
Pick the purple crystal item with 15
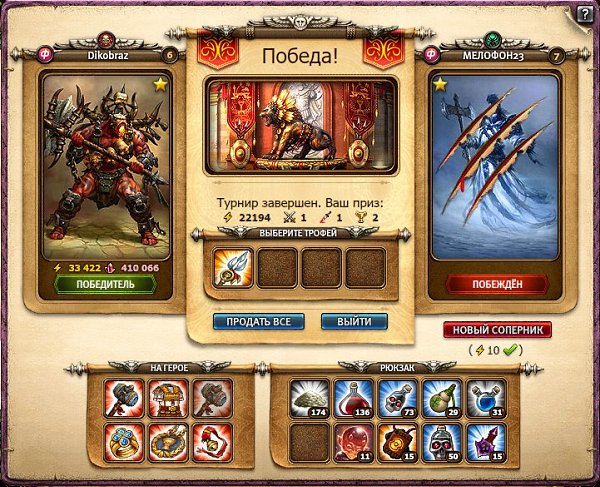tap(486, 442)
